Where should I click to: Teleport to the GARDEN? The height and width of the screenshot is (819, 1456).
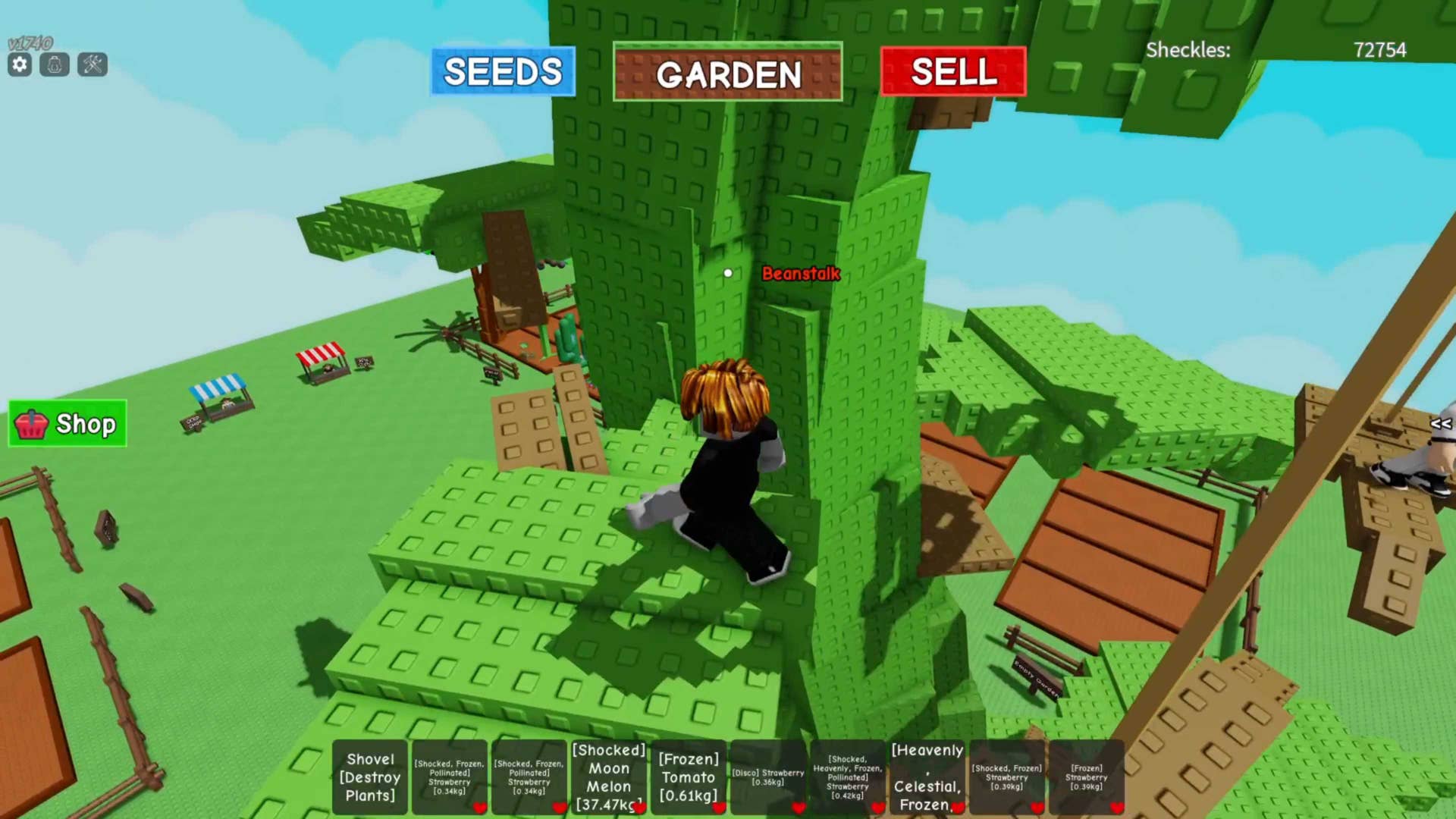click(x=727, y=73)
